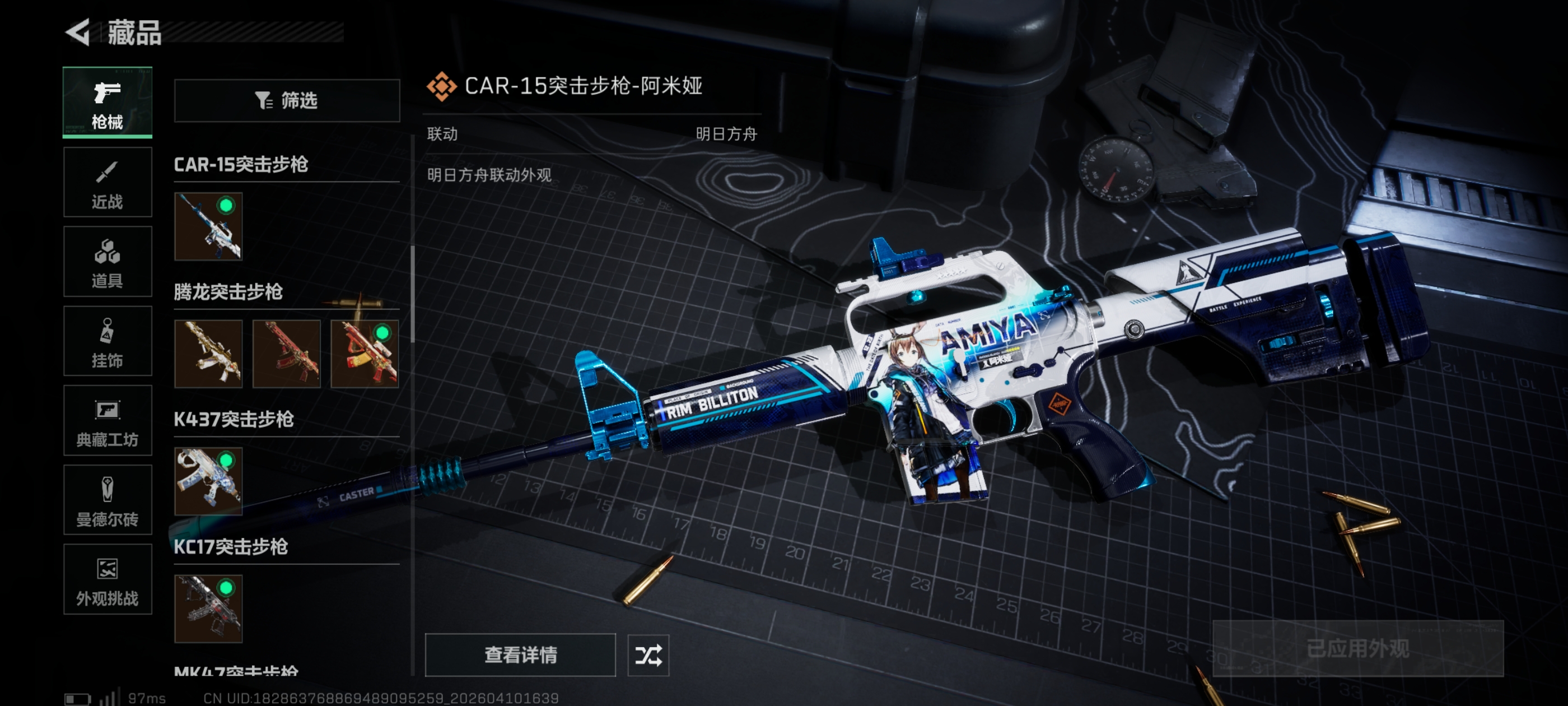Pick the dark red 腾龙 rifle skin

tap(286, 354)
